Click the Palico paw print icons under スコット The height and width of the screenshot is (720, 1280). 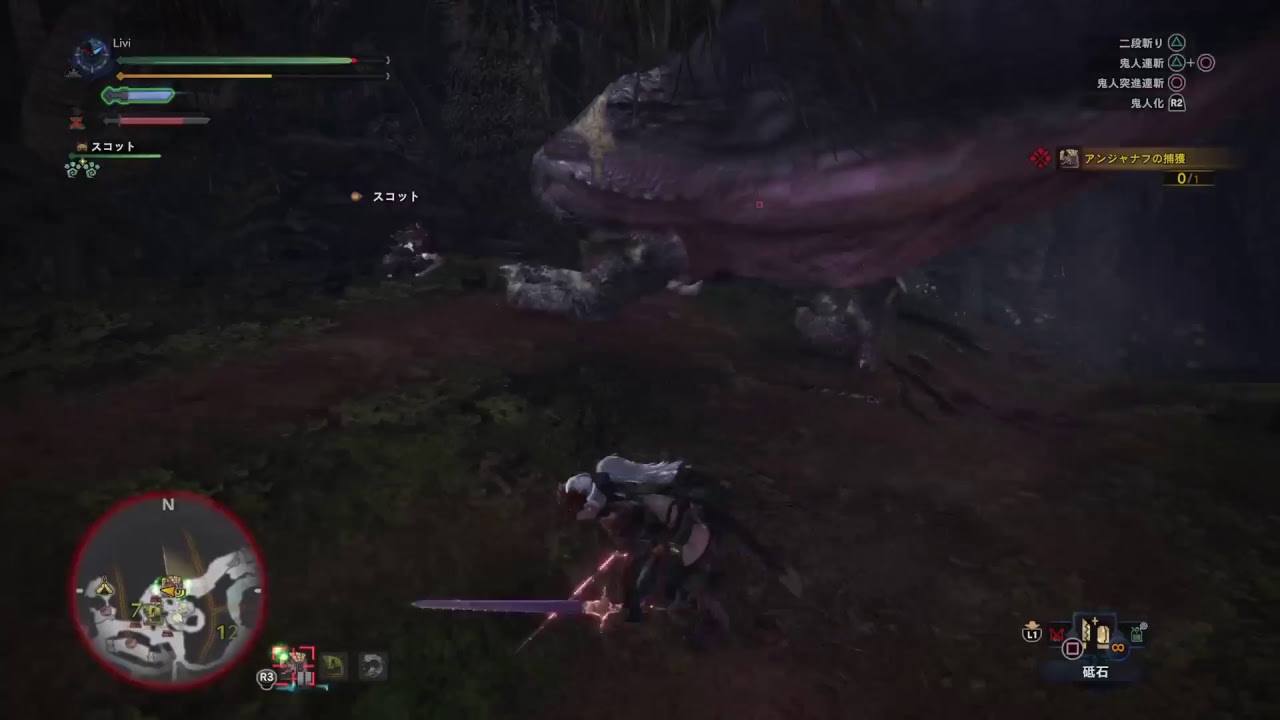click(x=81, y=170)
